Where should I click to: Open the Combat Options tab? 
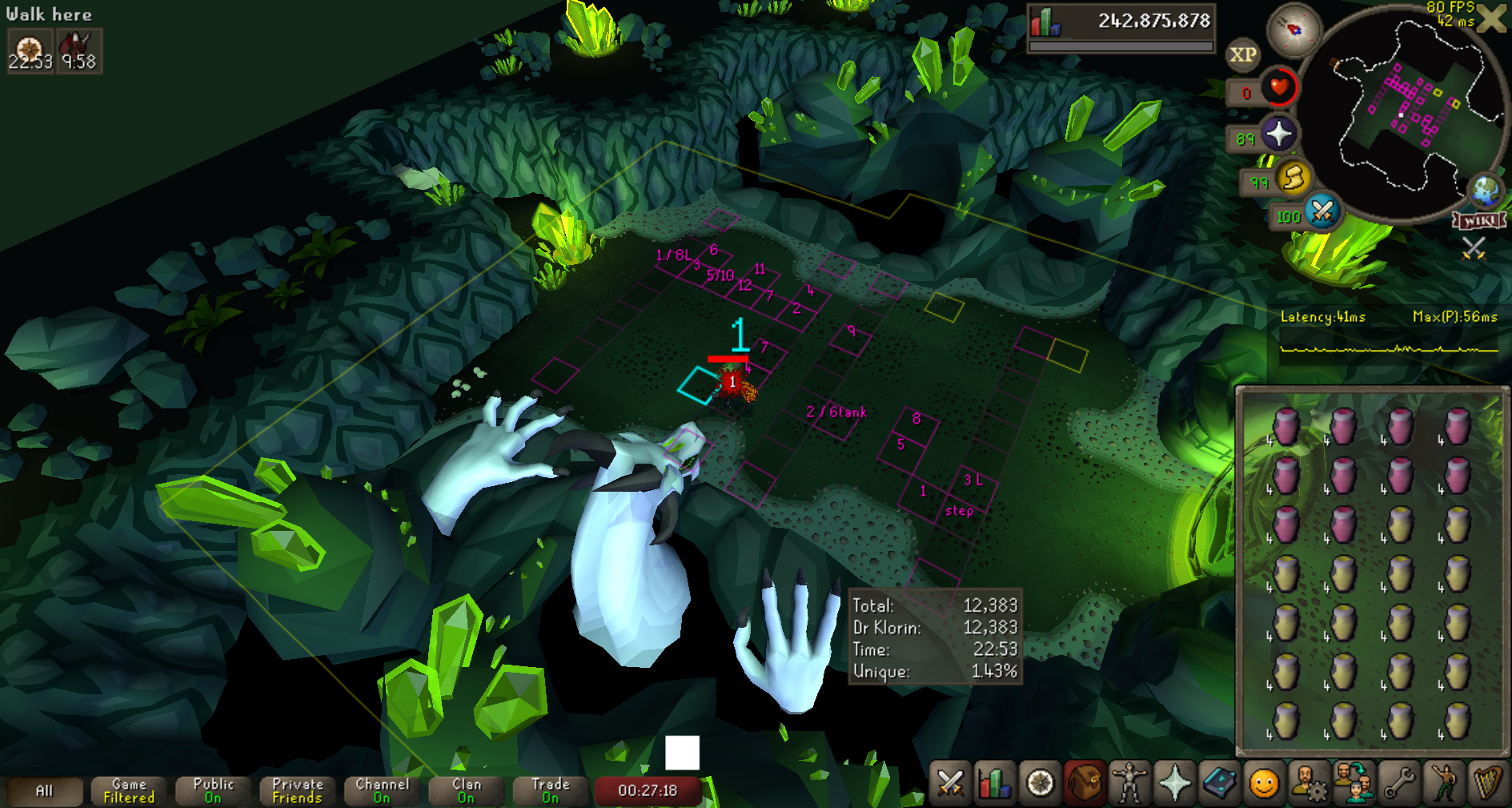click(x=950, y=783)
